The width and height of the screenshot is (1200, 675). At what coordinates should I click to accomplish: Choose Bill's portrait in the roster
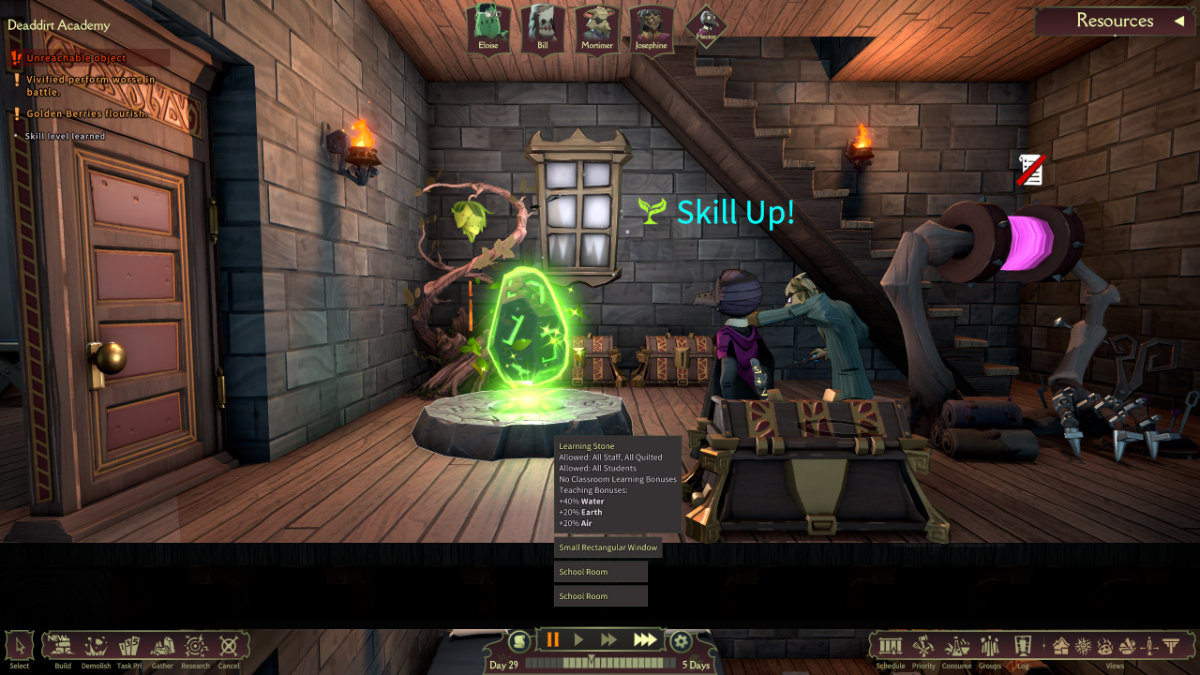(541, 28)
